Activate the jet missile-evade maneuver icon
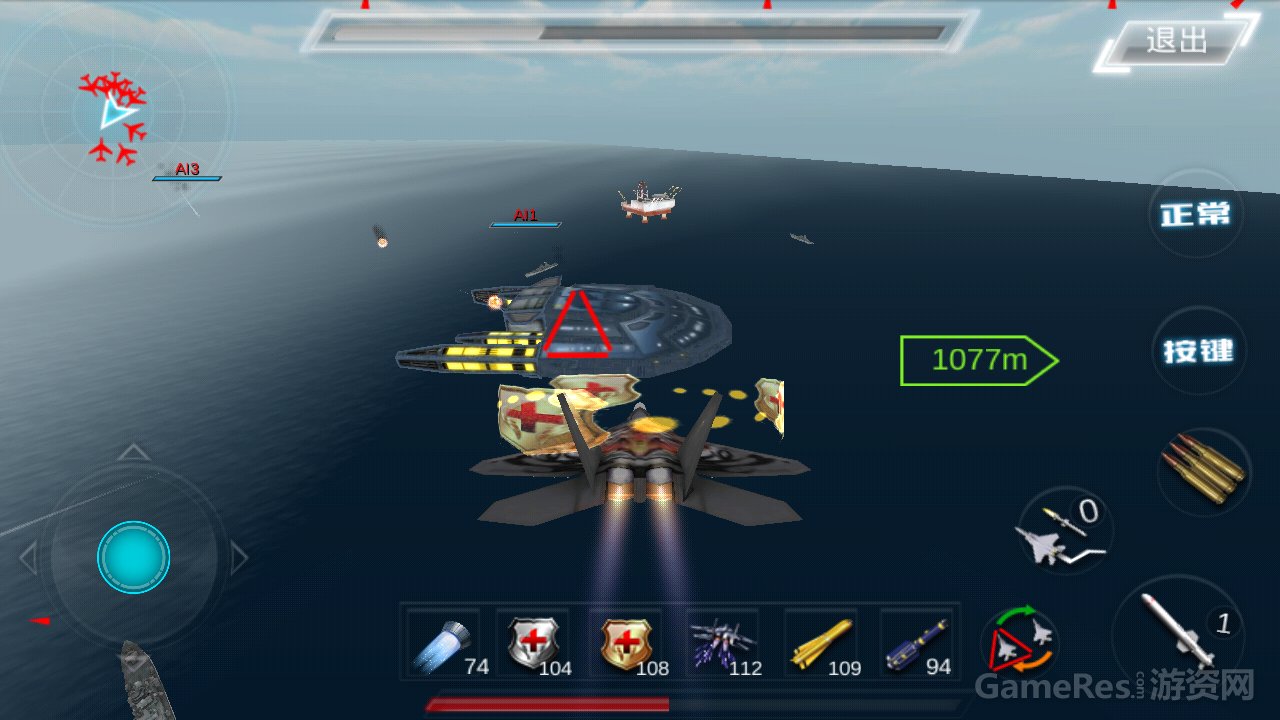The height and width of the screenshot is (720, 1280). pyautogui.click(x=1064, y=532)
